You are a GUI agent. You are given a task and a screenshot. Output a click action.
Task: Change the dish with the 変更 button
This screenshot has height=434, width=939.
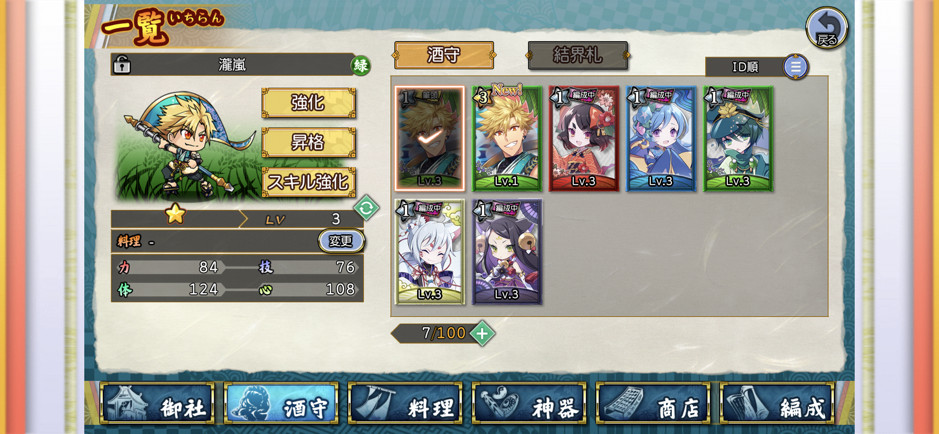pyautogui.click(x=341, y=241)
